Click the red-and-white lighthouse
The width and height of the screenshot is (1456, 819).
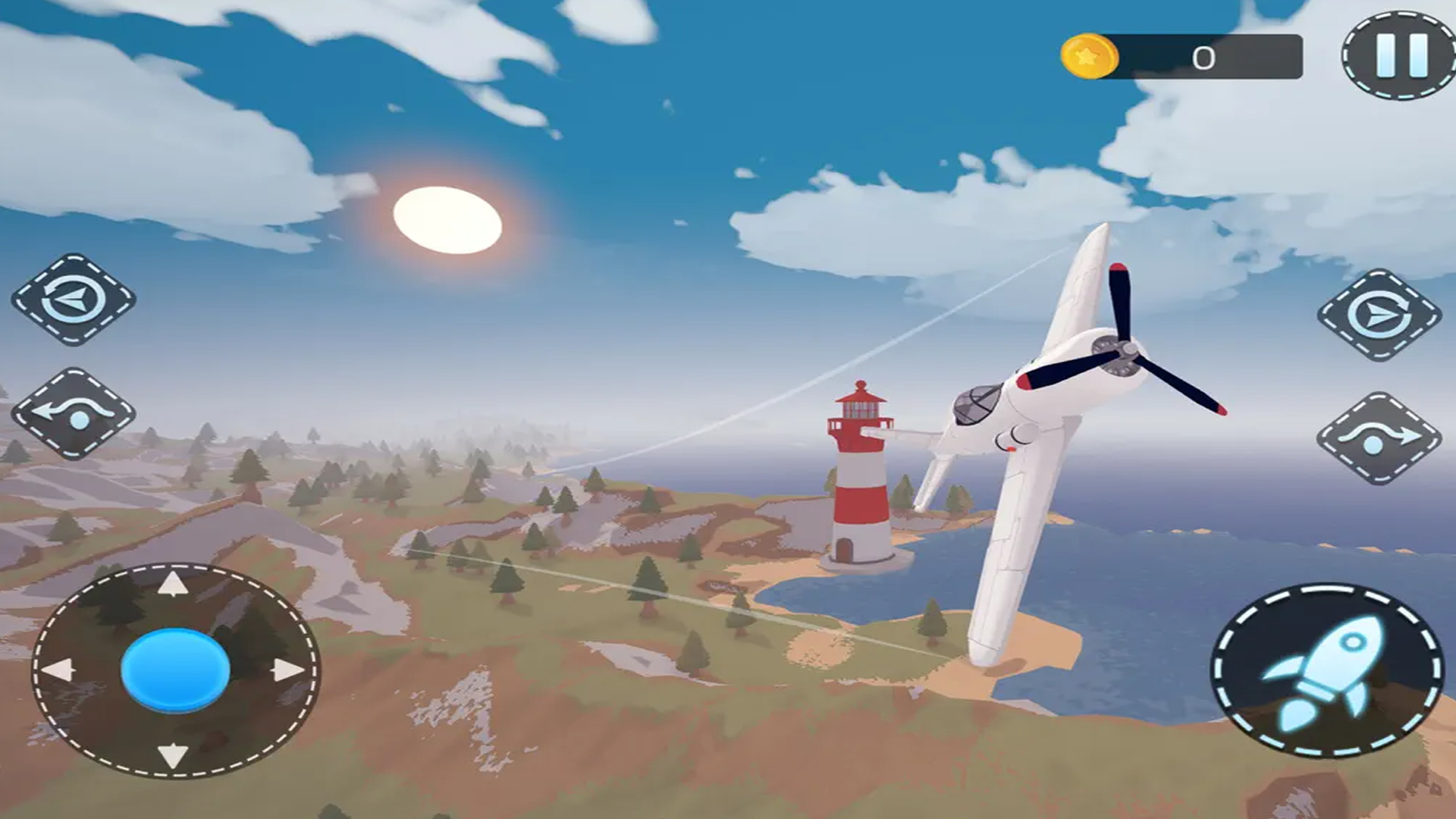tap(861, 470)
